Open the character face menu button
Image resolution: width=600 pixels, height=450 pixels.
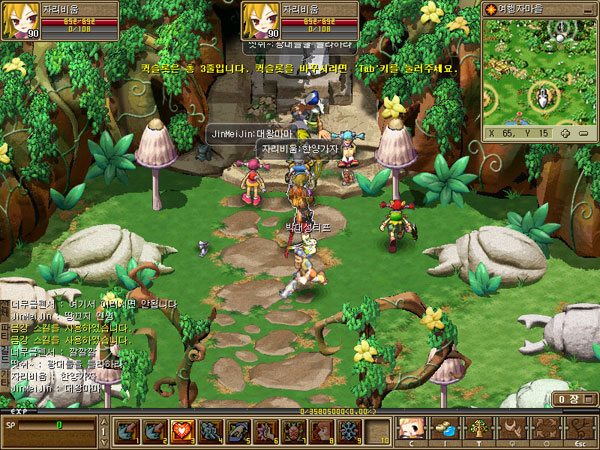(x=408, y=430)
